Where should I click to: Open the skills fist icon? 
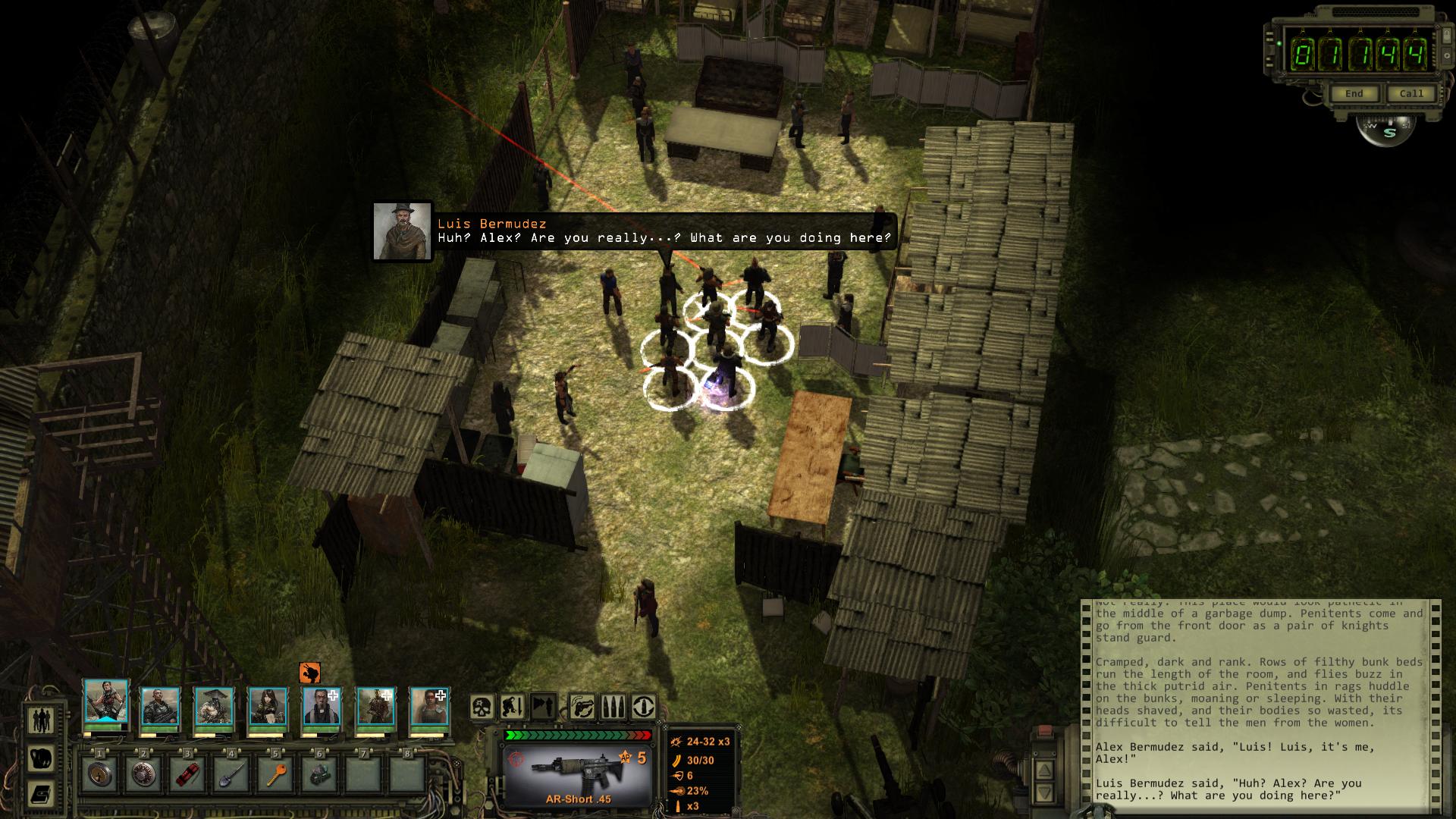[41, 757]
